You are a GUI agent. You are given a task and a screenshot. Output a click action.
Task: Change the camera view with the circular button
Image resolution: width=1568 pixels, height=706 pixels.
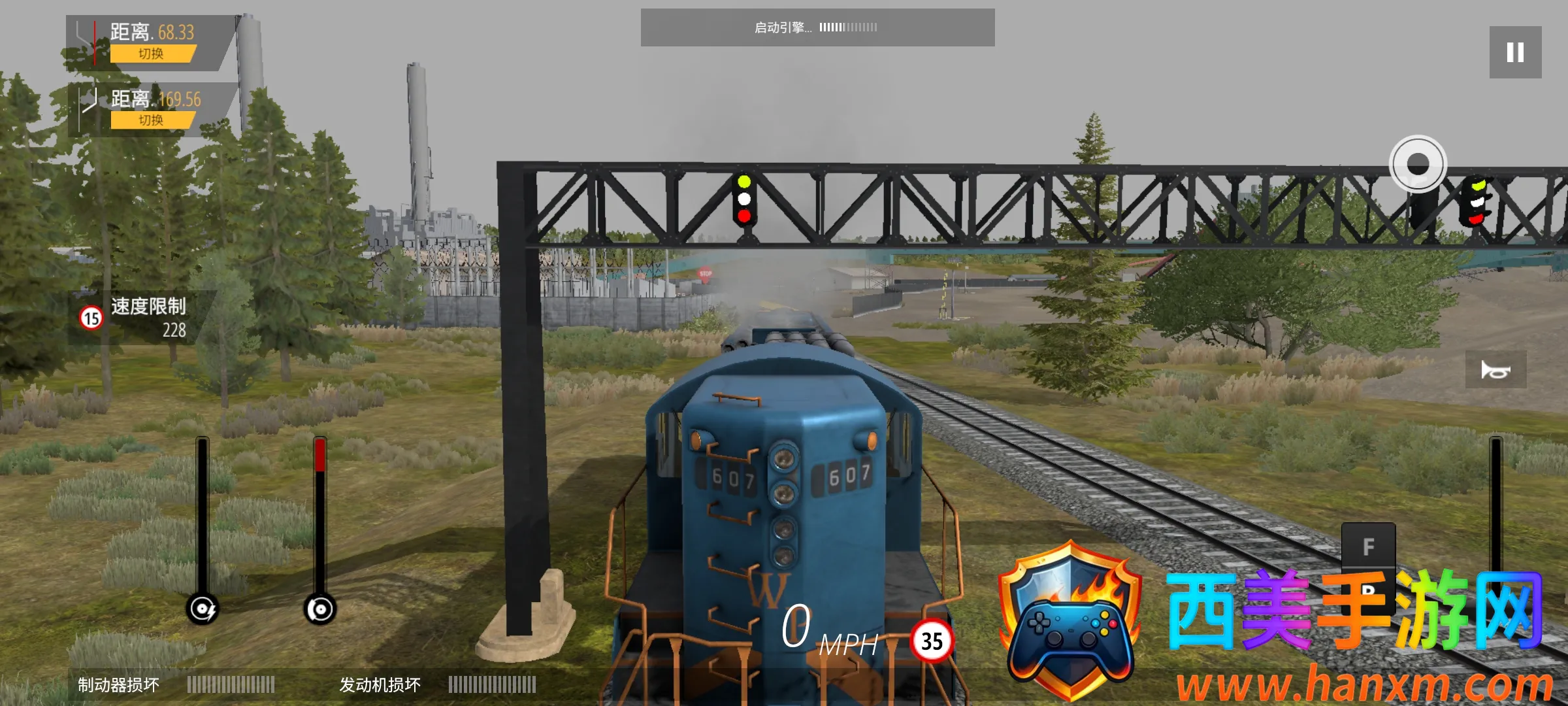(1417, 163)
